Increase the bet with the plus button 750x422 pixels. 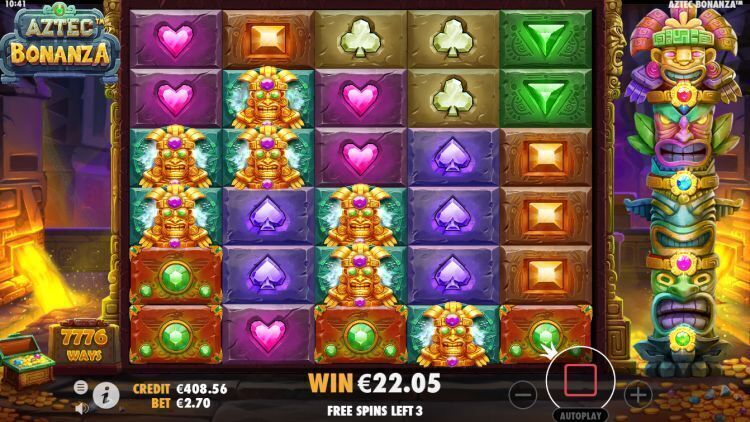click(x=638, y=394)
